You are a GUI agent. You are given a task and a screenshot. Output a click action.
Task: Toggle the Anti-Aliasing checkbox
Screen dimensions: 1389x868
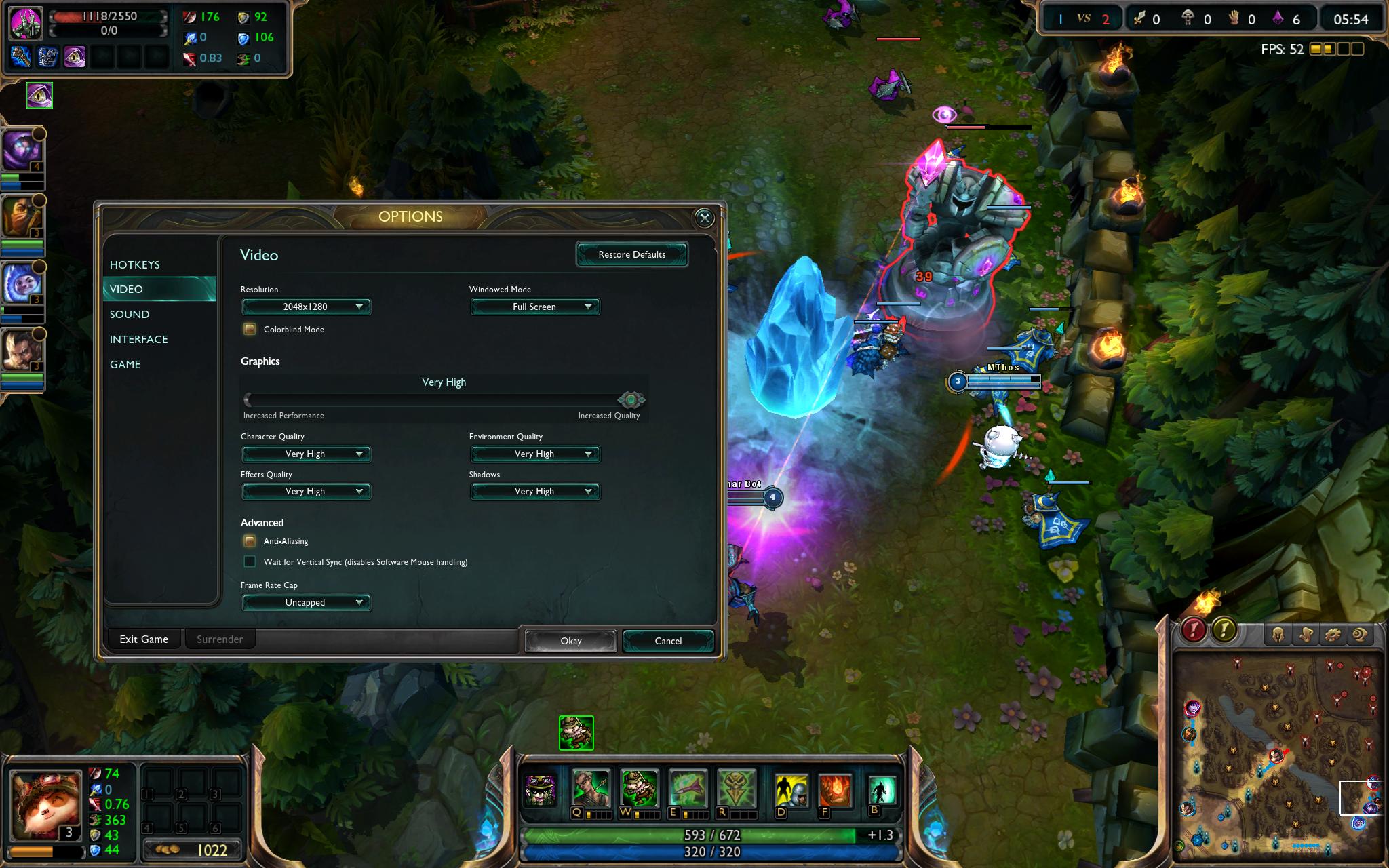click(250, 541)
